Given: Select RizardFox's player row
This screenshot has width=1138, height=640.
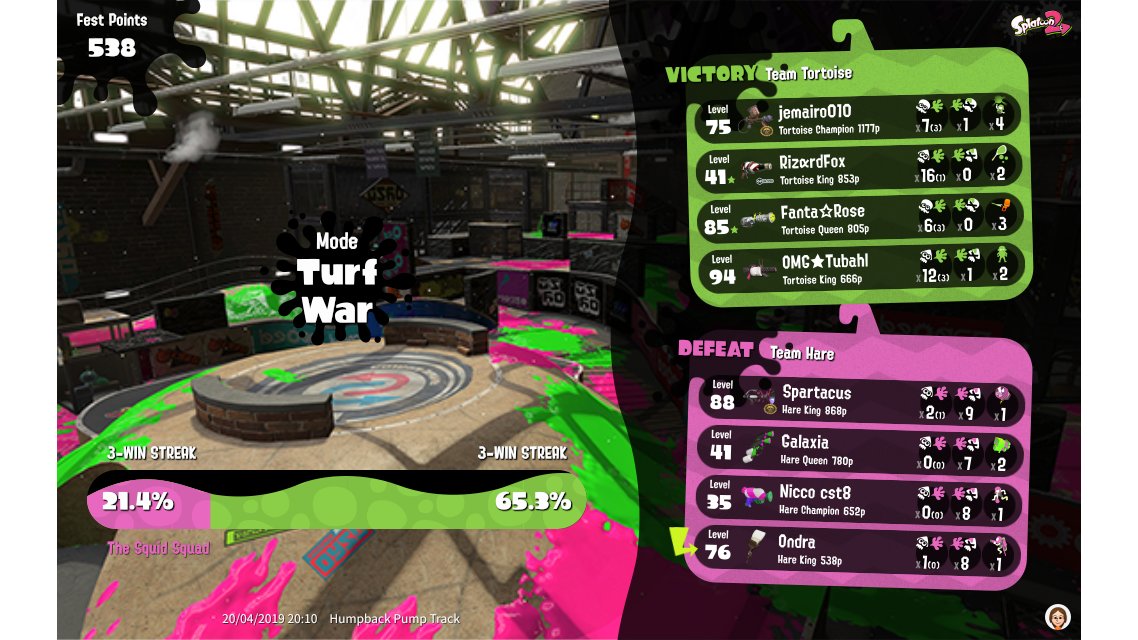Looking at the screenshot, I should (858, 167).
